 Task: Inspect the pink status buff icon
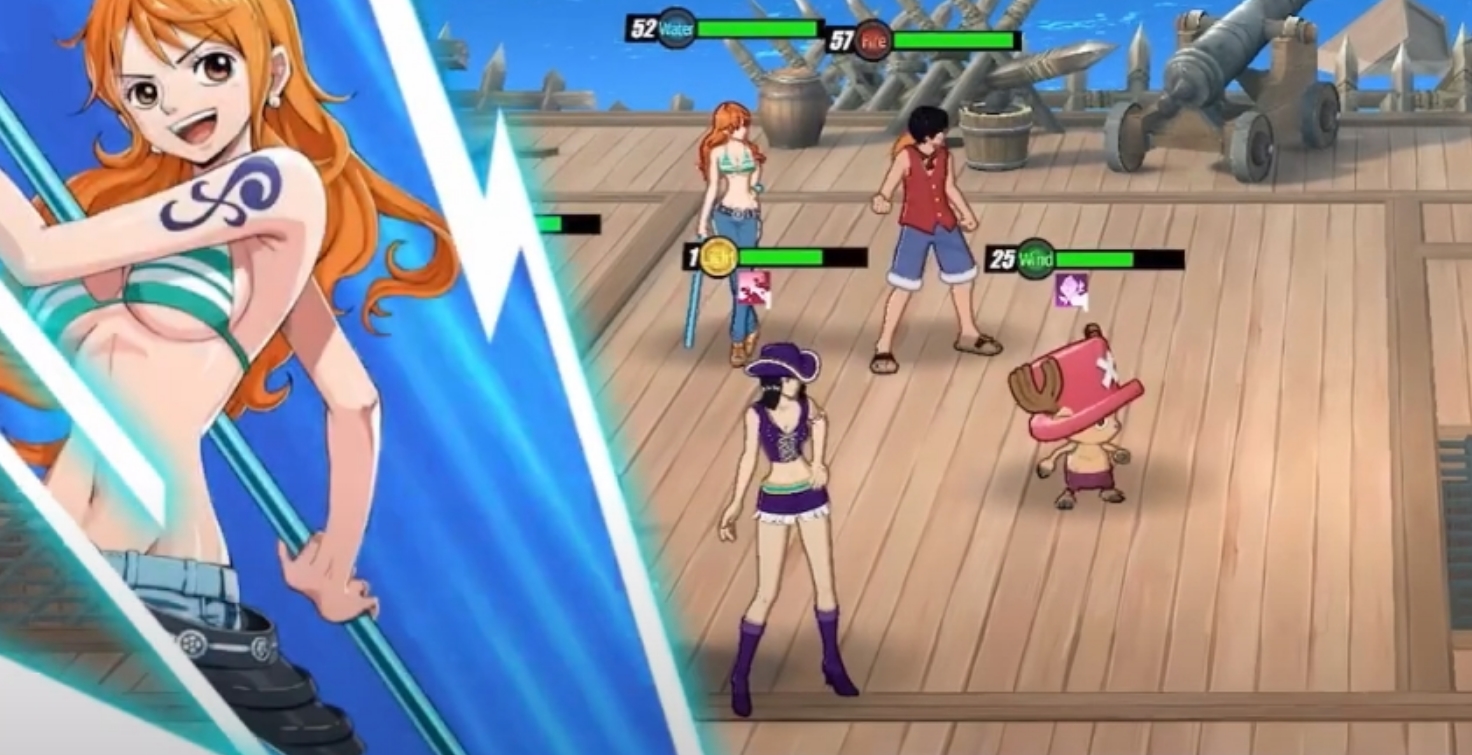[x=754, y=289]
